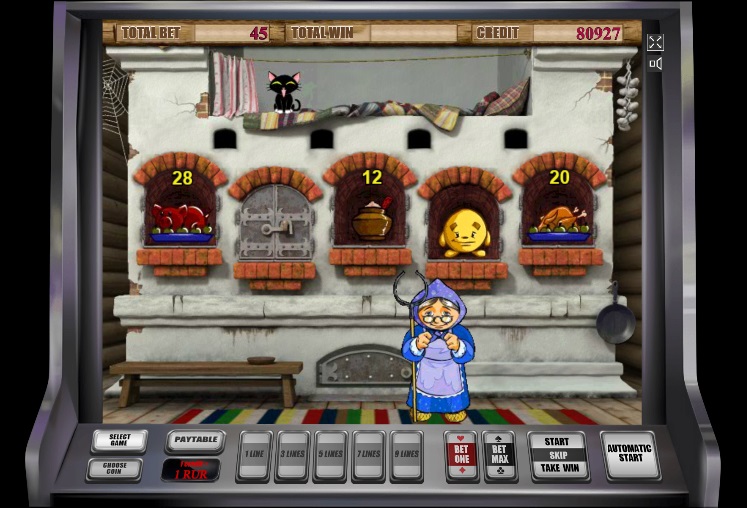The height and width of the screenshot is (508, 747).
Task: Select the 9 Lines button
Action: pyautogui.click(x=406, y=456)
